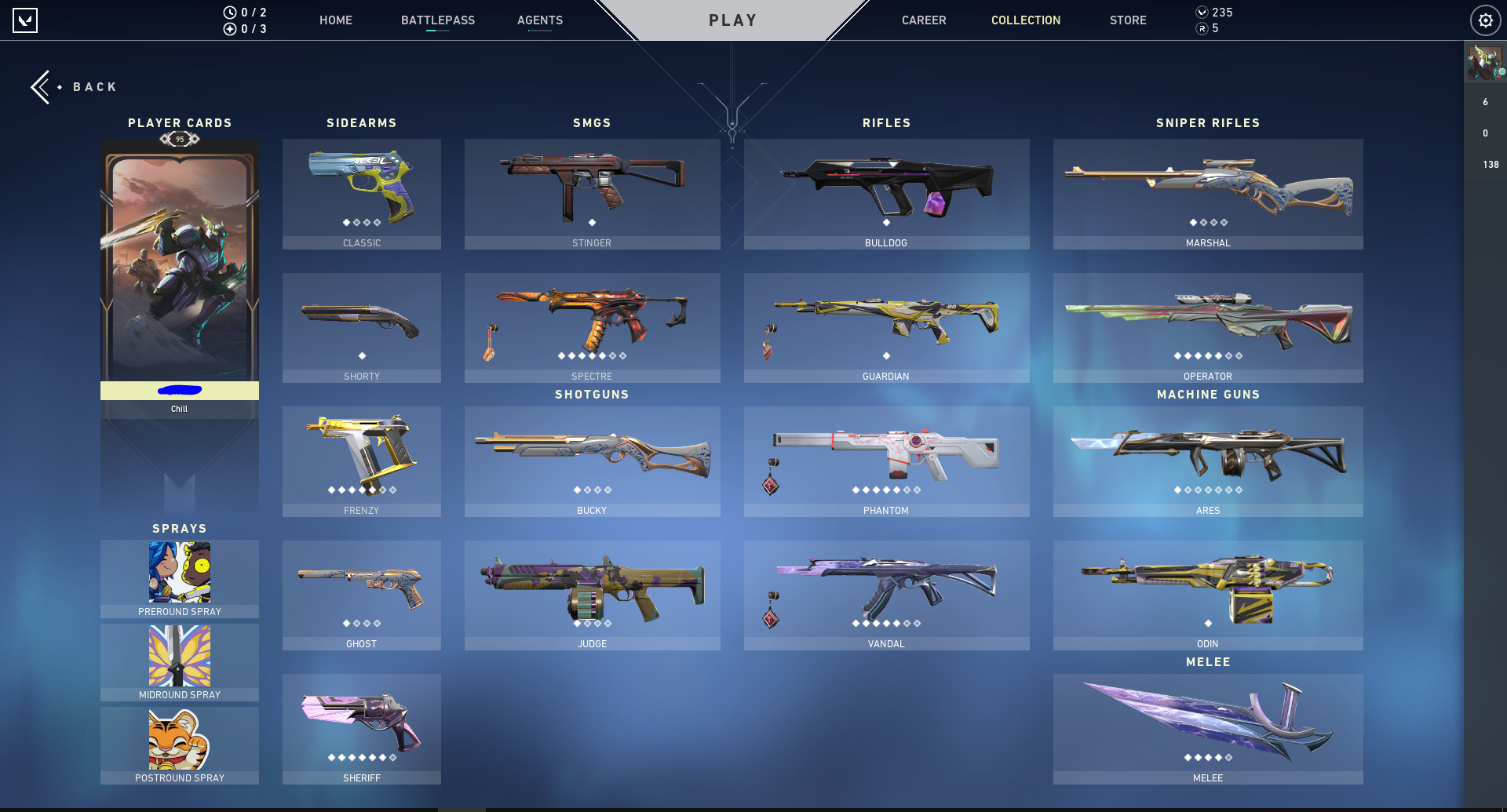Click the Valorant logo top-left
Image resolution: width=1507 pixels, height=812 pixels.
click(24, 20)
